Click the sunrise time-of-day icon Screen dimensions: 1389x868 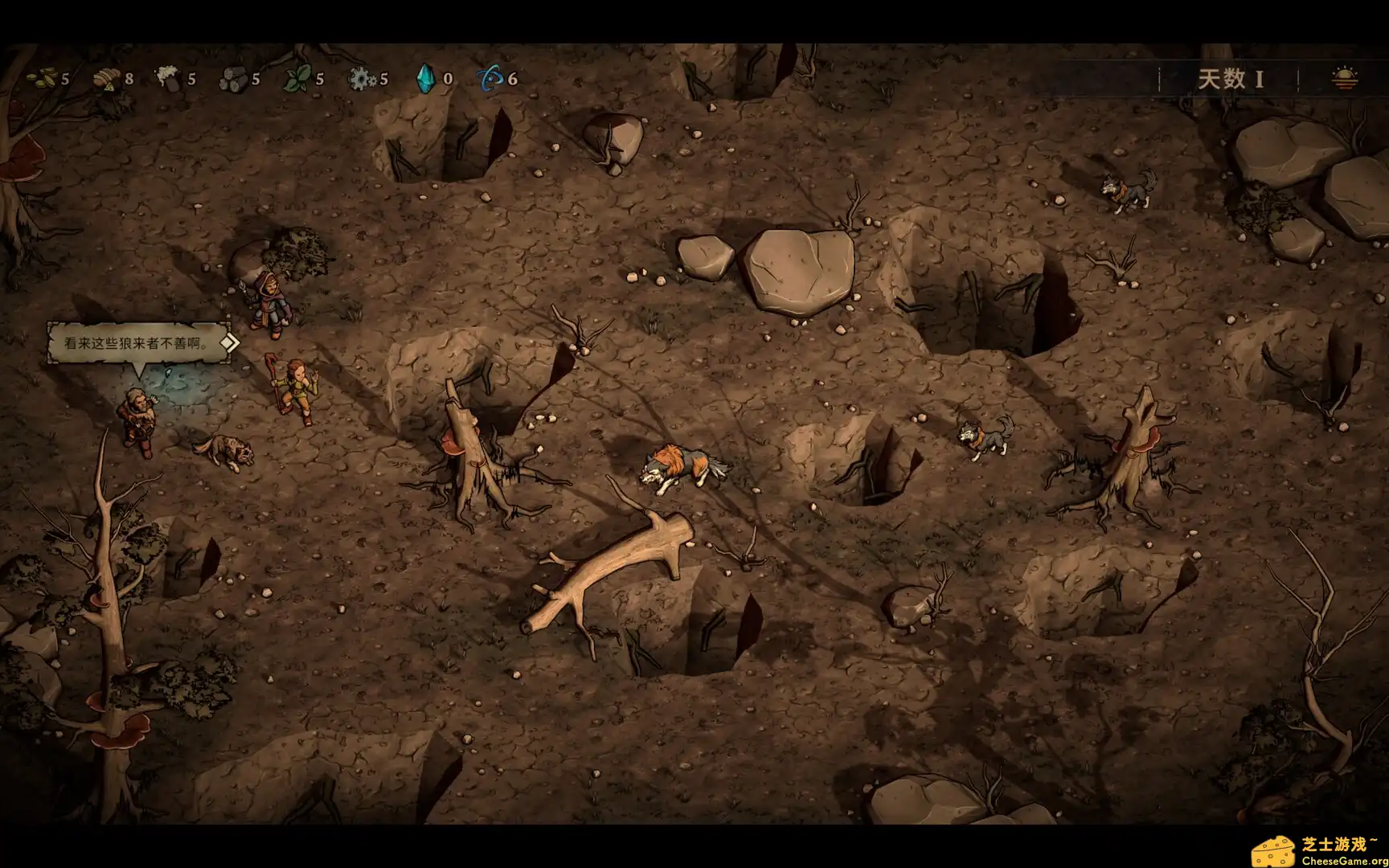click(x=1345, y=79)
